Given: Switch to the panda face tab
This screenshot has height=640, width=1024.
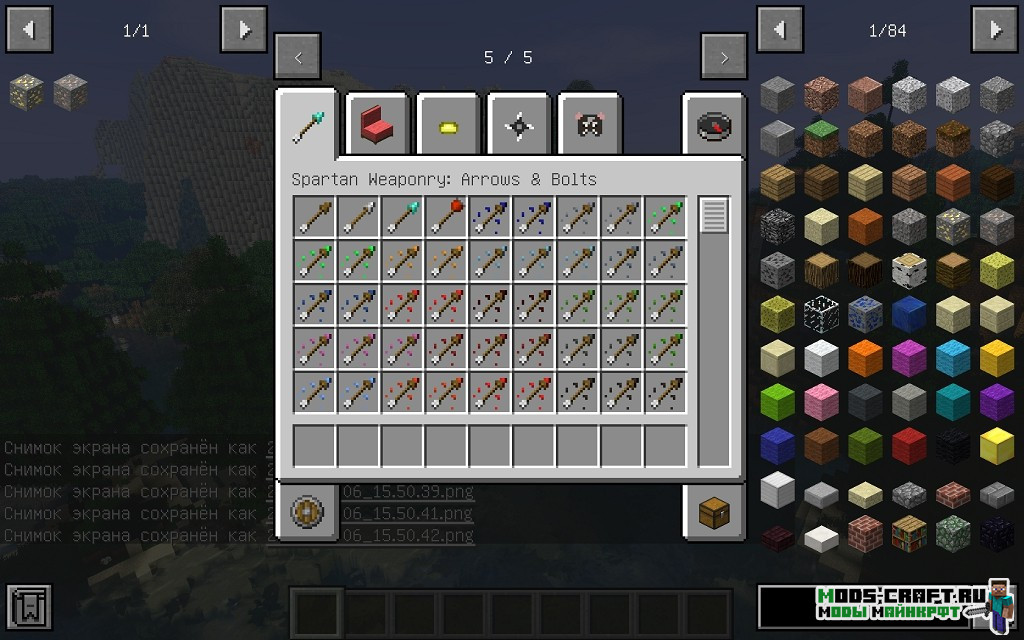Looking at the screenshot, I should 589,126.
